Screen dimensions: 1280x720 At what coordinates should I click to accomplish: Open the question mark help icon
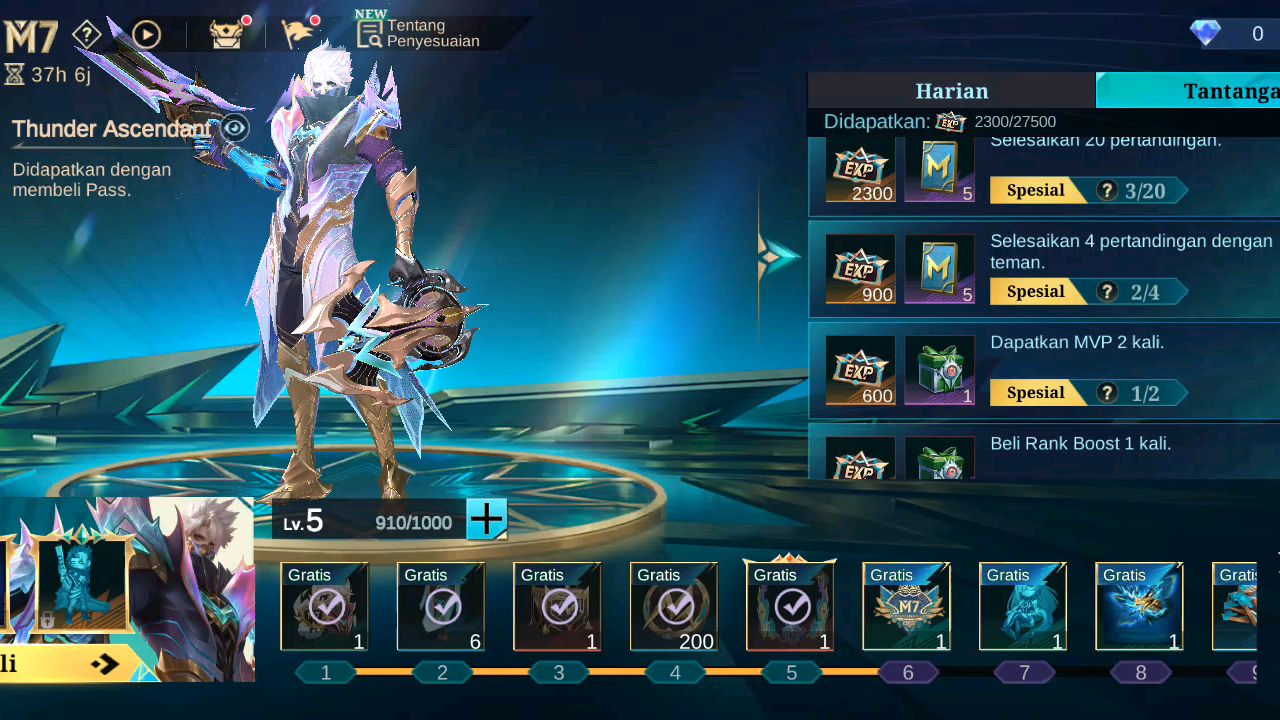(x=88, y=36)
